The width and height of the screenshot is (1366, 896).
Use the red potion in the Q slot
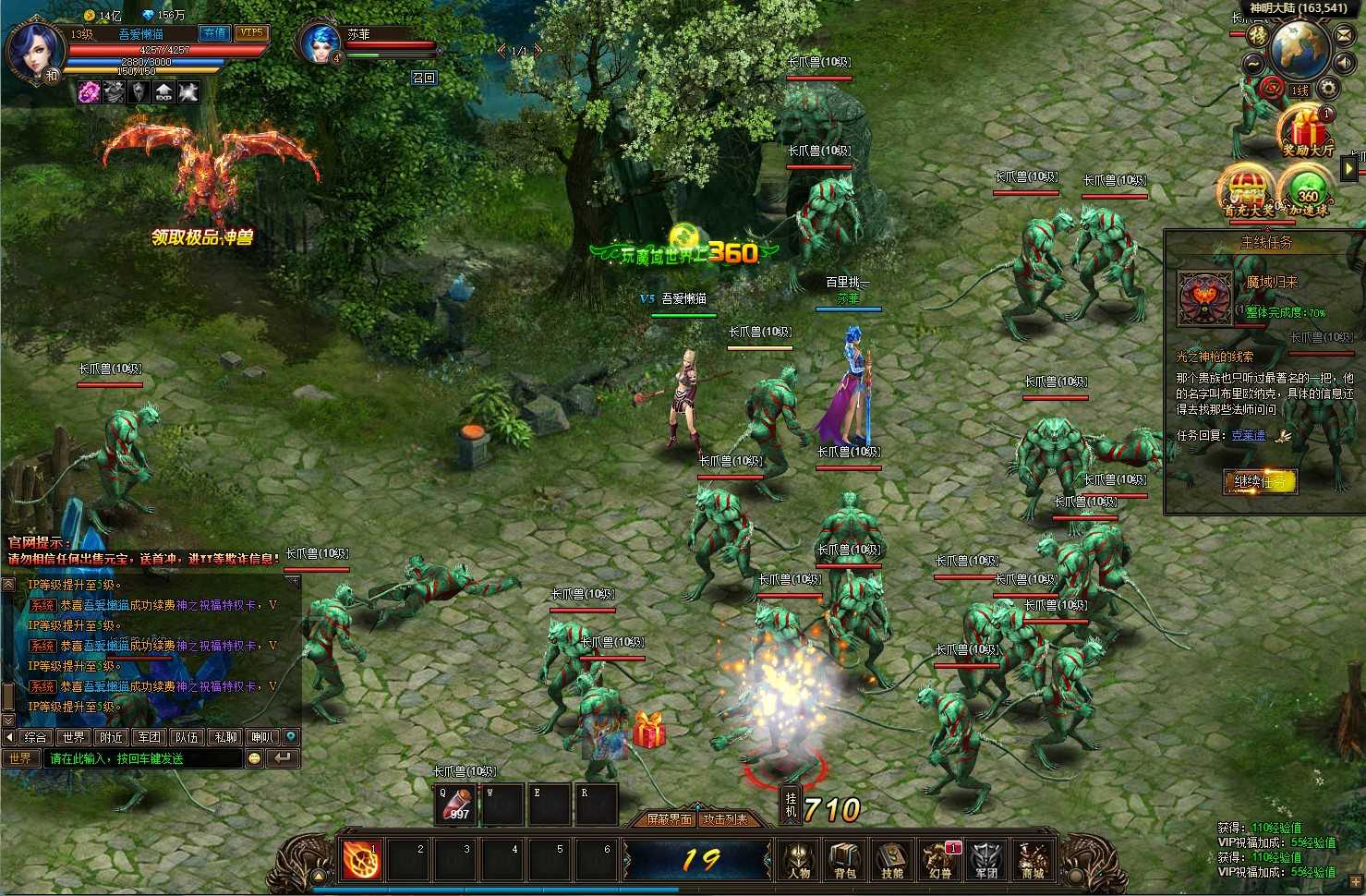(456, 804)
